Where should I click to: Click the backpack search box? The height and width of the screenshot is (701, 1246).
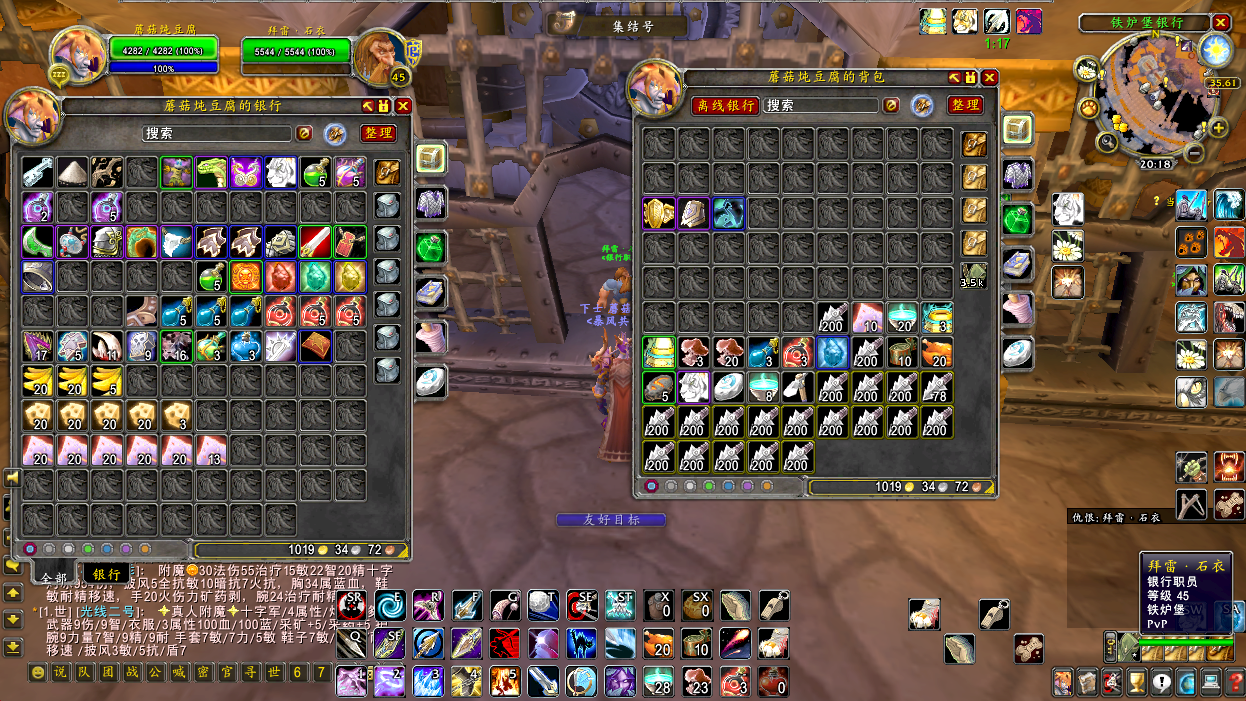coord(821,105)
